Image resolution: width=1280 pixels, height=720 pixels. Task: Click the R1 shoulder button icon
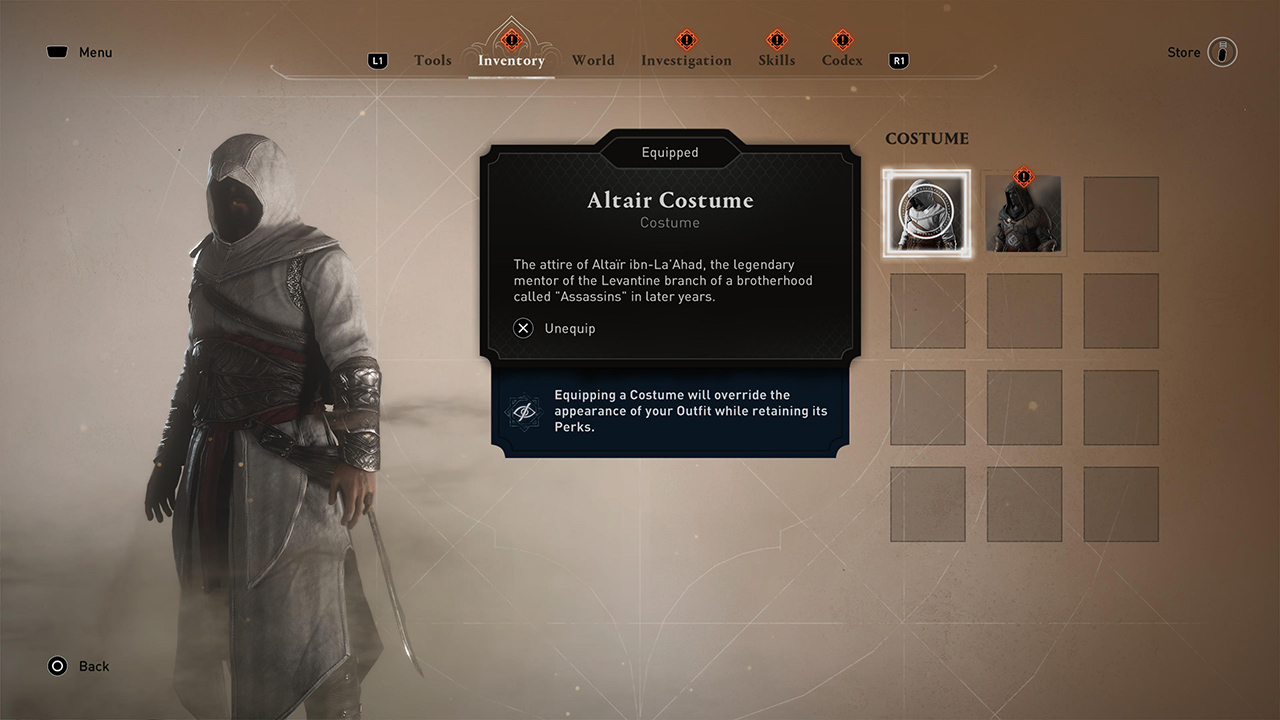(898, 60)
